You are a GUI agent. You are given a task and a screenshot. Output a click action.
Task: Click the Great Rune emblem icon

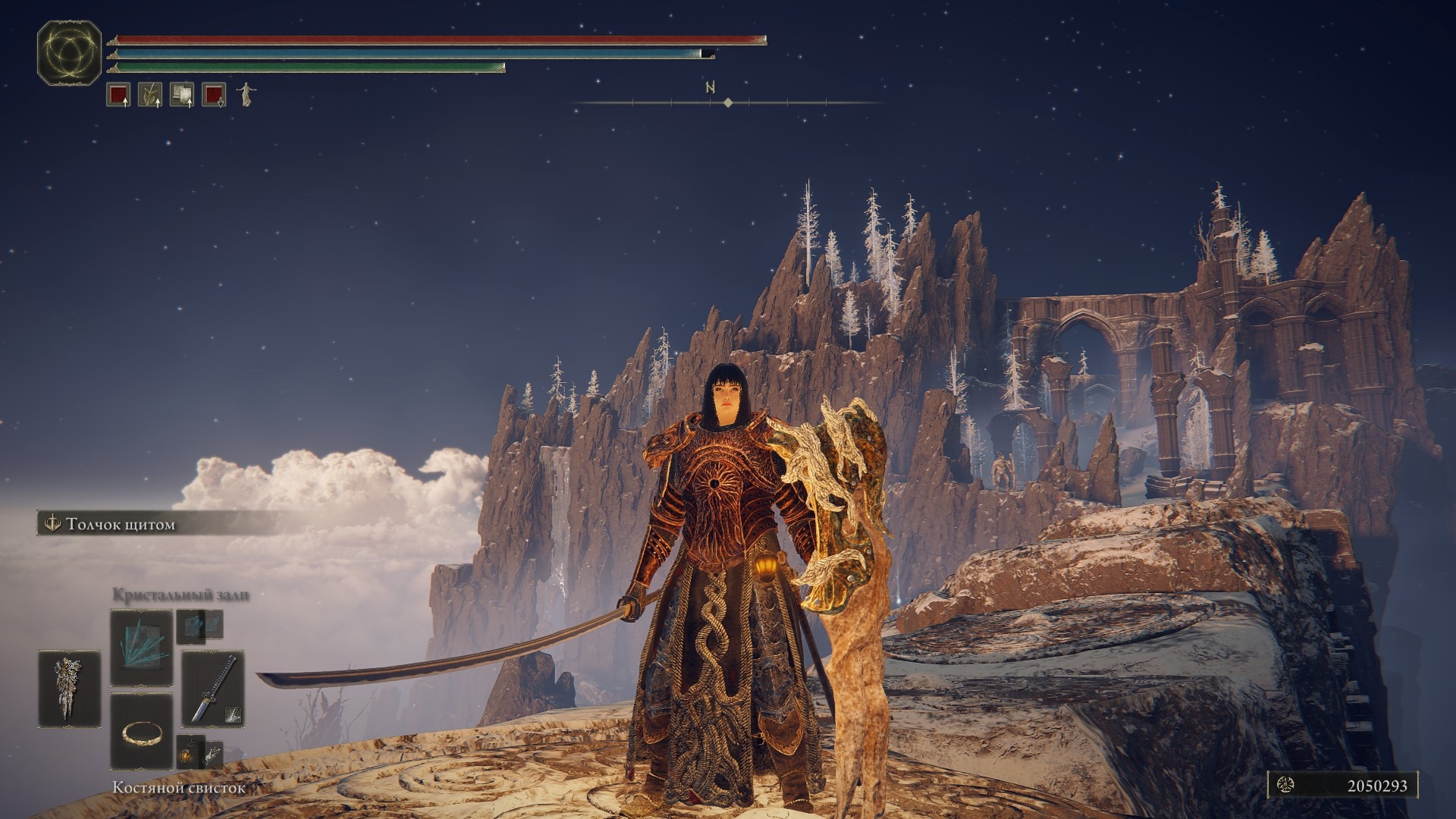click(x=69, y=53)
